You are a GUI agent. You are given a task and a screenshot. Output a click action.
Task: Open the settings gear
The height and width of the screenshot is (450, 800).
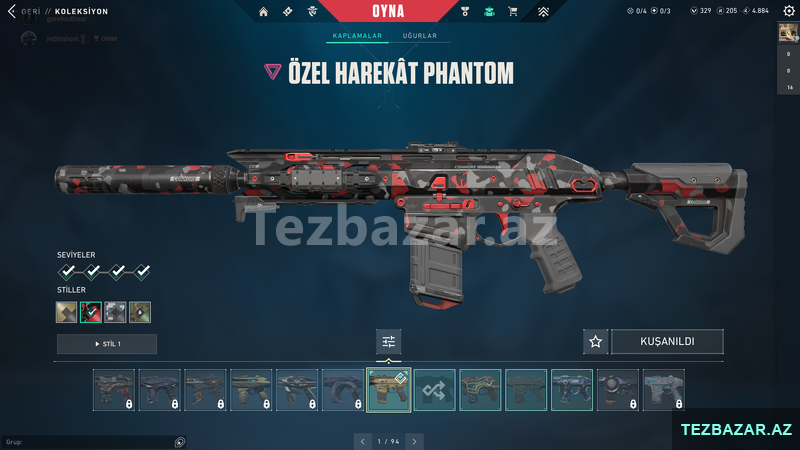tap(788, 11)
